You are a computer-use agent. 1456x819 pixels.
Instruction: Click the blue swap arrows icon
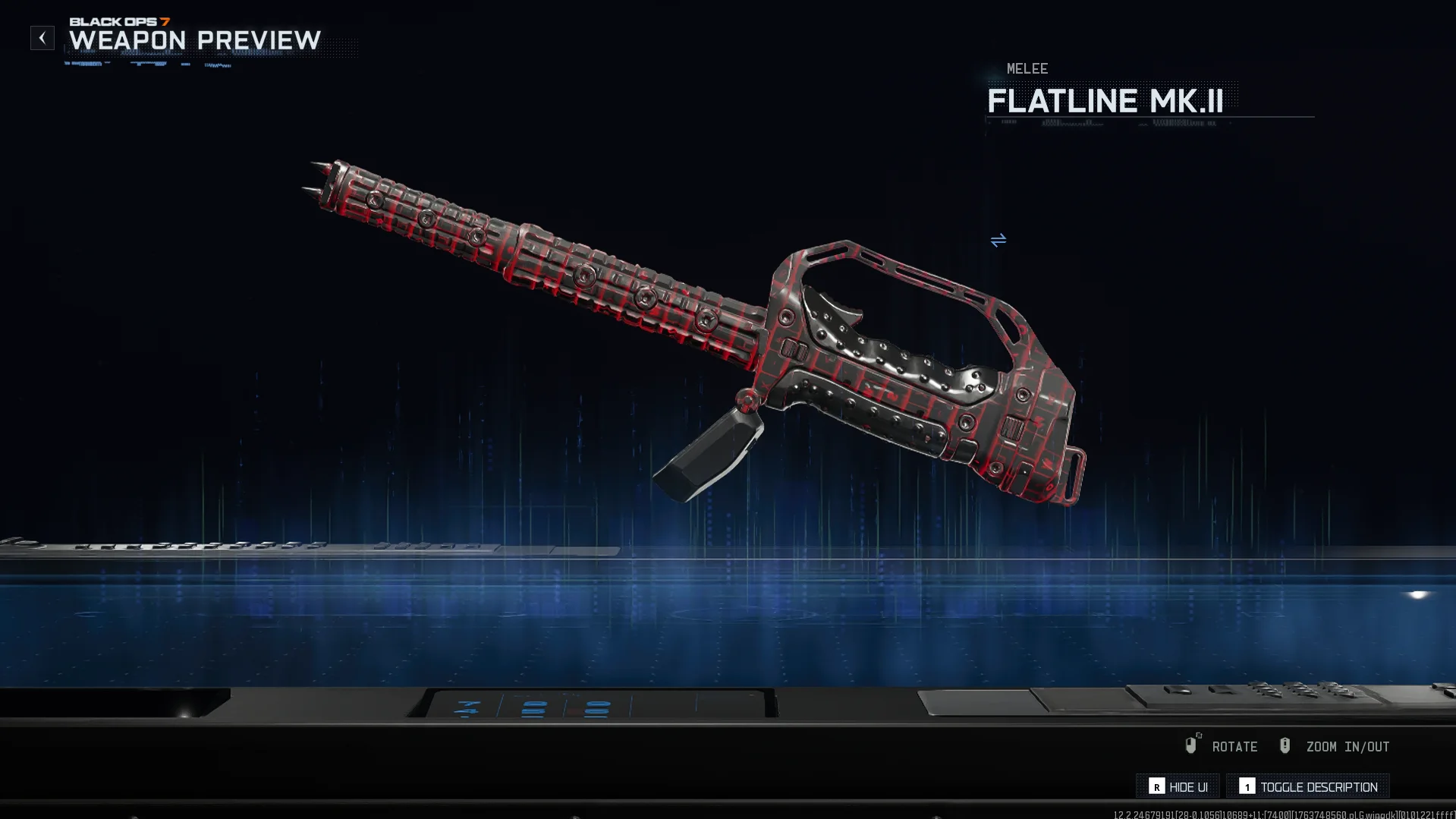coord(998,241)
